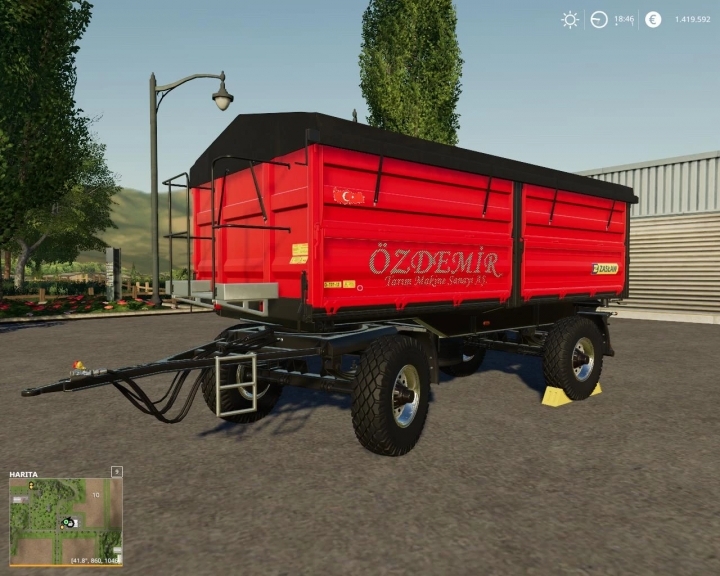Click the sun weather icon
Screen dimensions: 720x576
(x=570, y=19)
